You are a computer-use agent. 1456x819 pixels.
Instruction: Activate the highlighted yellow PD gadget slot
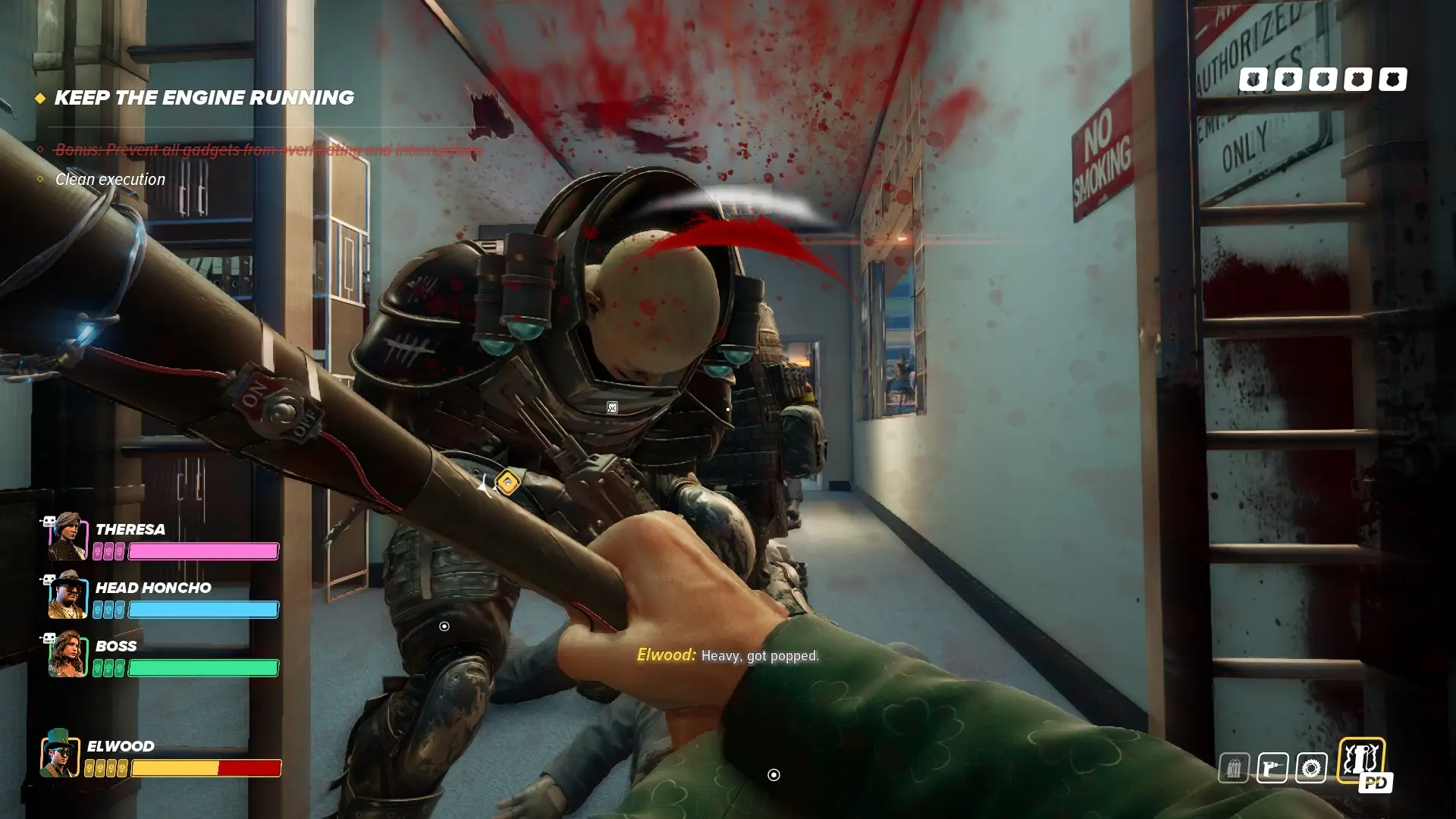(x=1361, y=761)
